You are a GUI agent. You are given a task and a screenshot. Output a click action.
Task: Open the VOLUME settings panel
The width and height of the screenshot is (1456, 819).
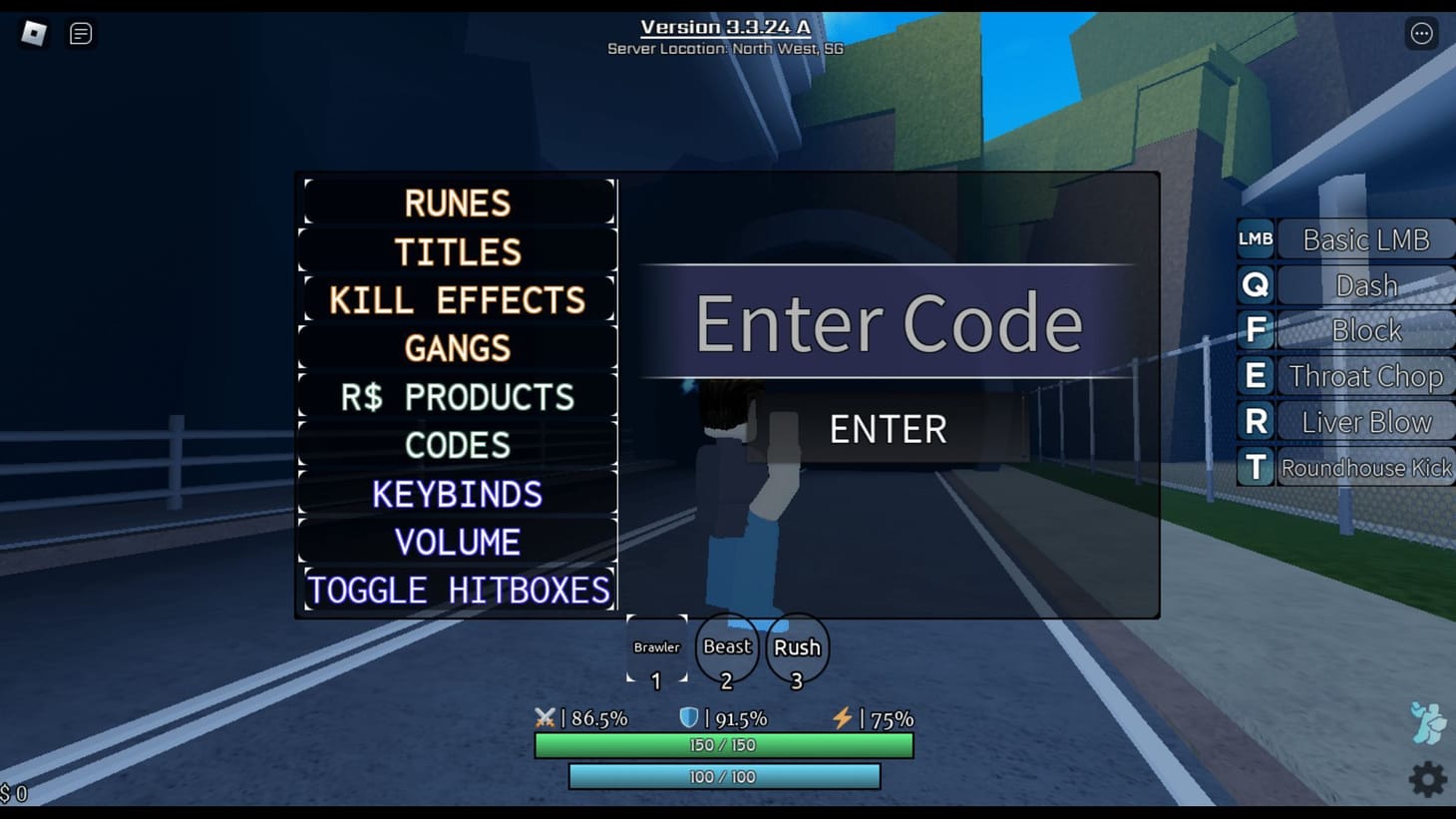coord(457,542)
